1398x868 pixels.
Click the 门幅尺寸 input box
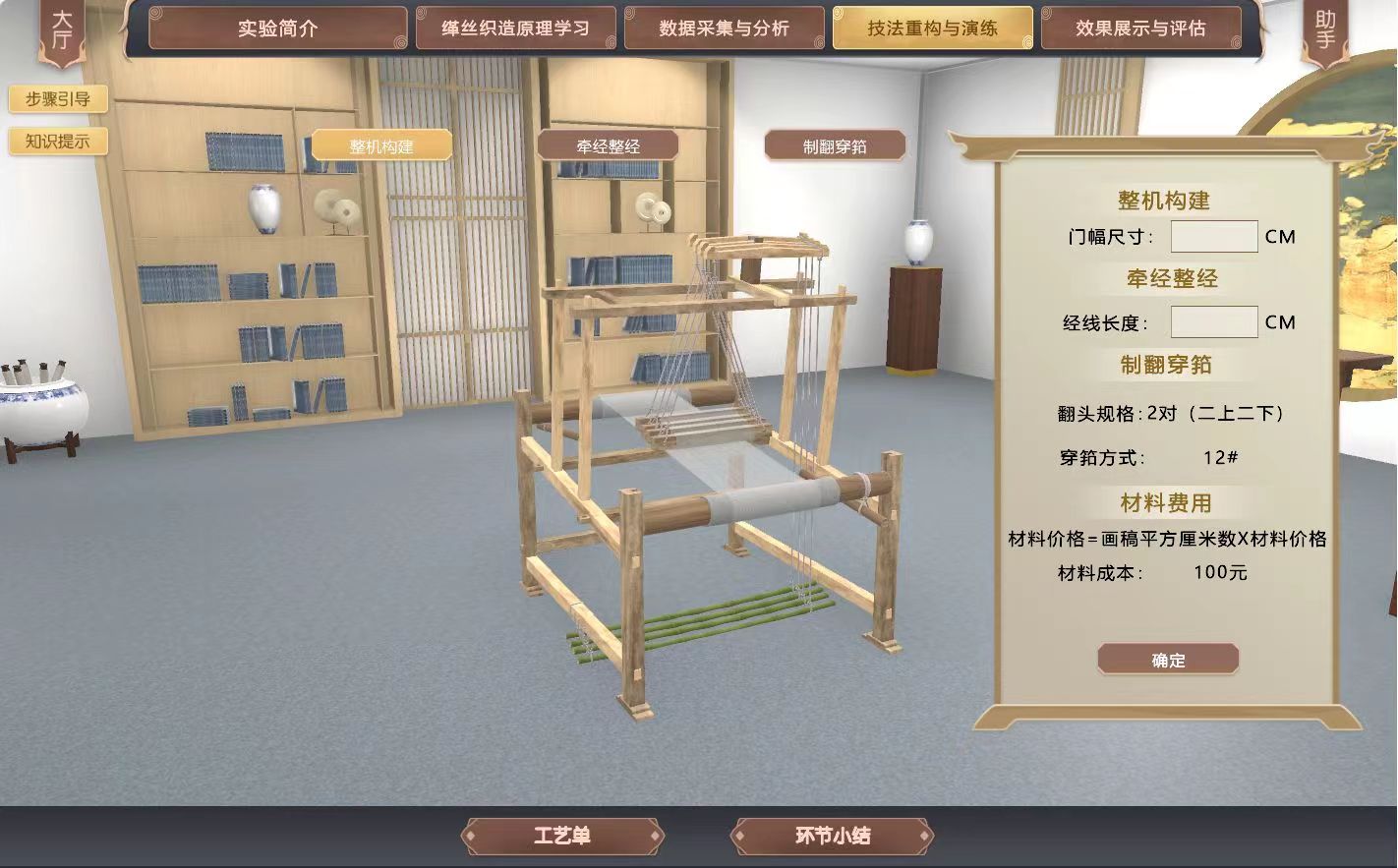[x=1213, y=237]
